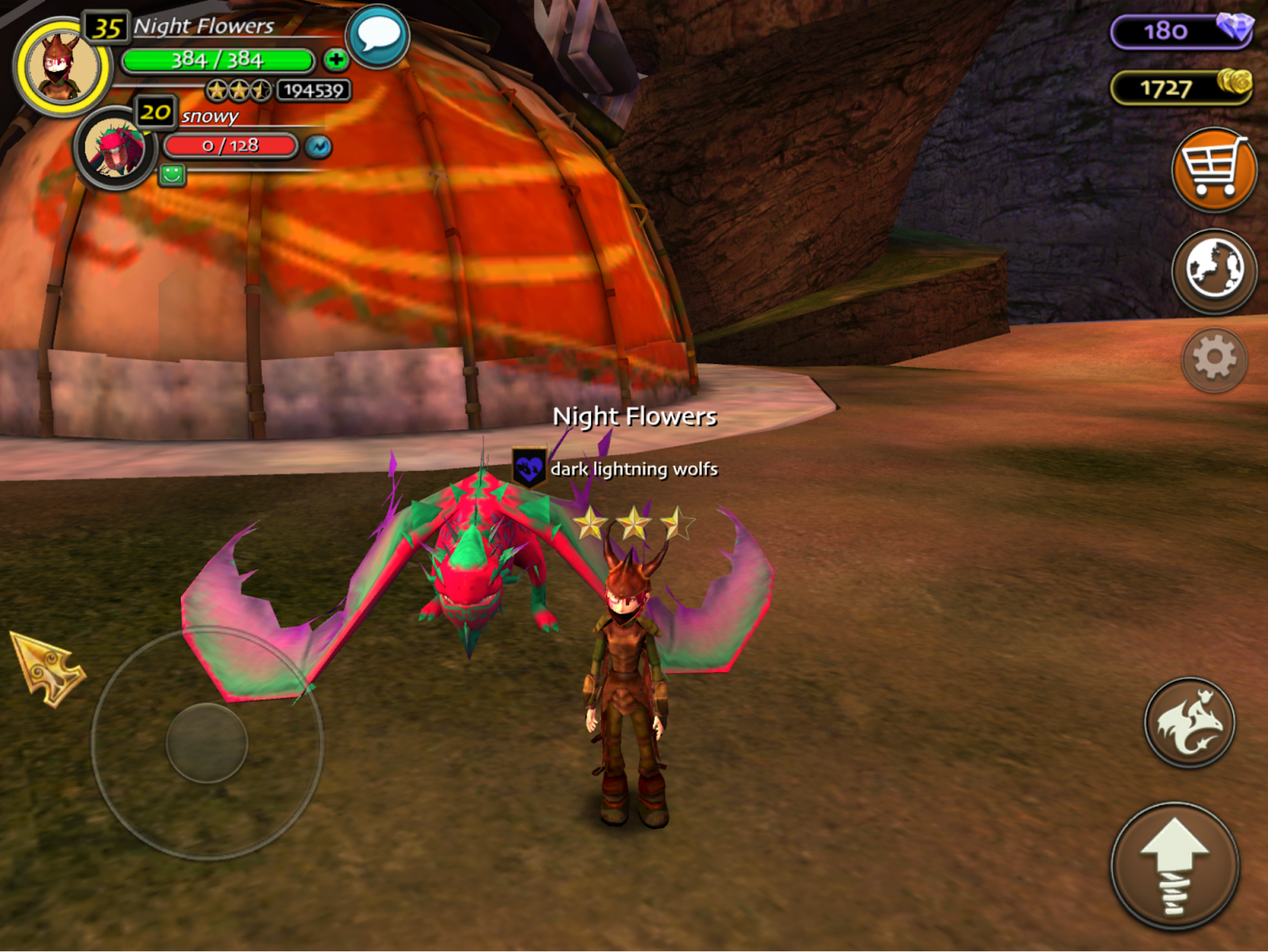Open the chat speech bubble
The width and height of the screenshot is (1268, 952).
pyautogui.click(x=378, y=36)
